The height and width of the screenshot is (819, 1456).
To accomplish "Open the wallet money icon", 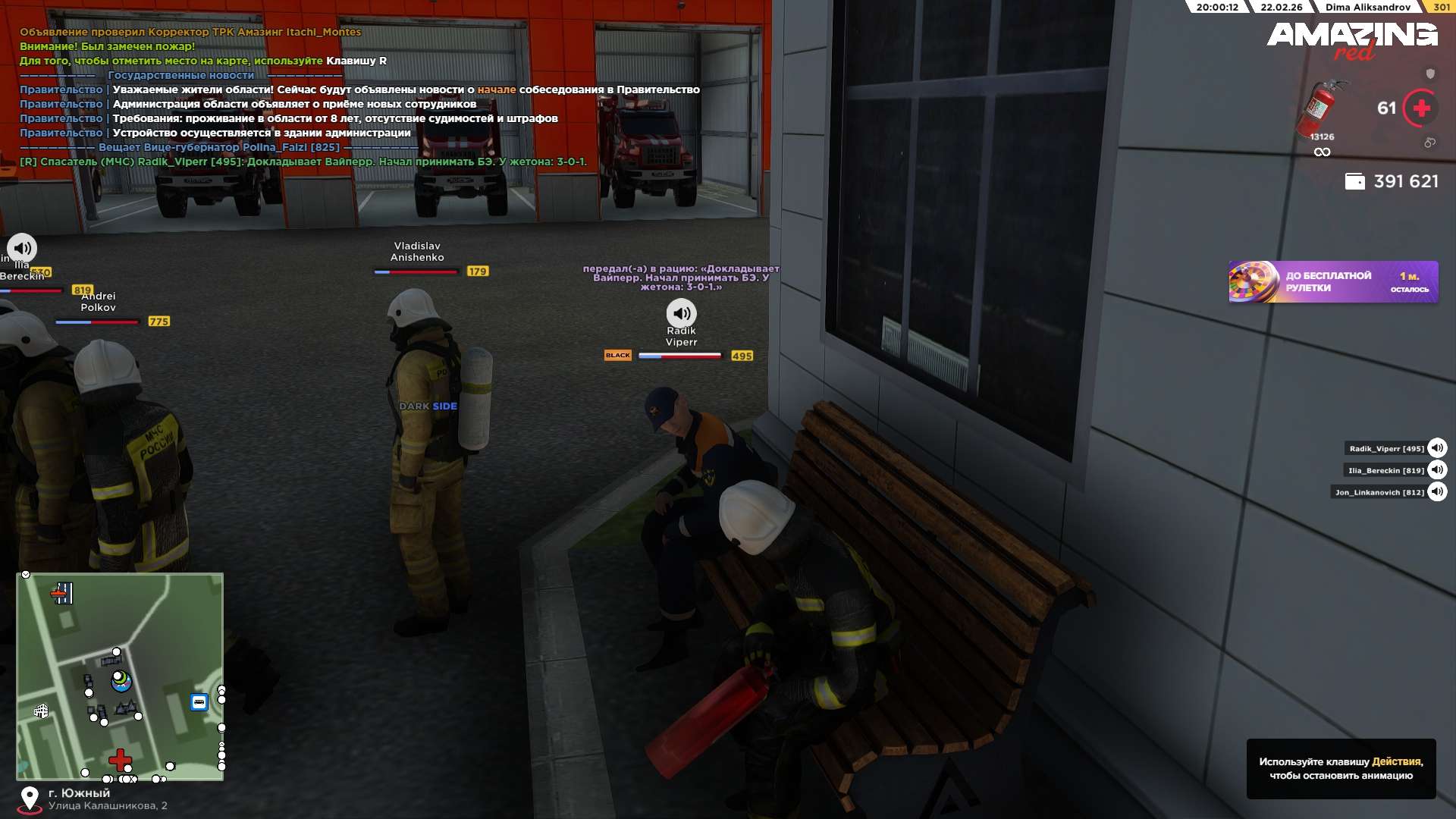I will (x=1354, y=181).
